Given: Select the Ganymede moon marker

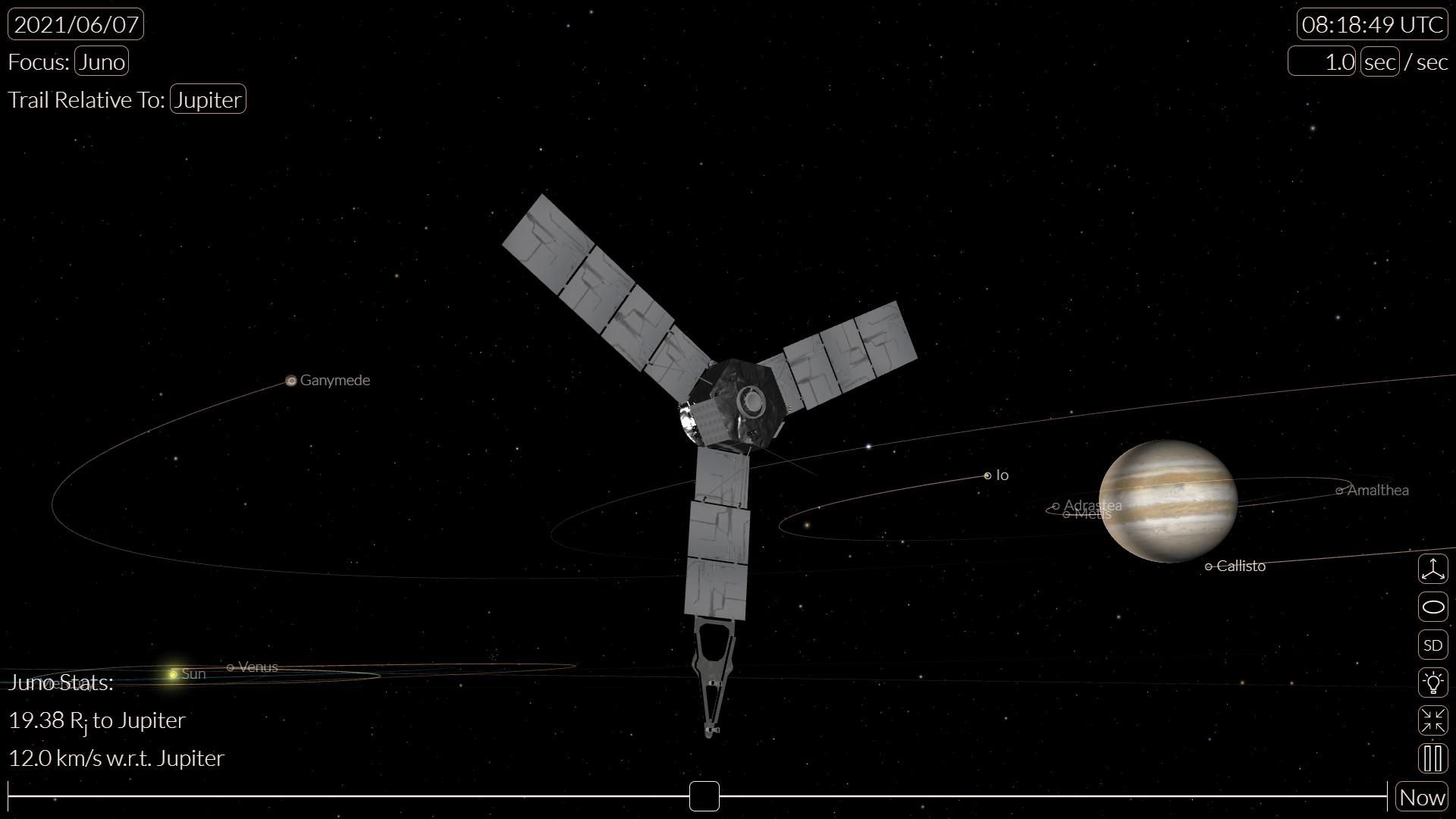Looking at the screenshot, I should [x=291, y=380].
